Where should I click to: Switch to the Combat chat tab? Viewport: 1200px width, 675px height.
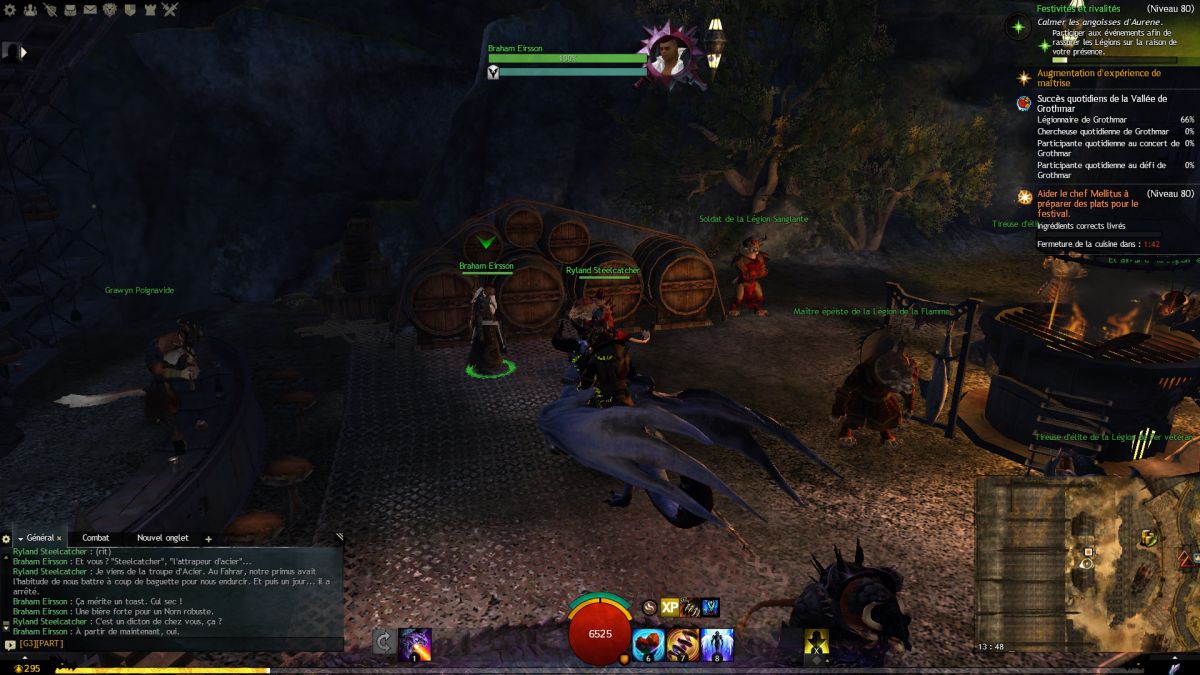coord(95,538)
